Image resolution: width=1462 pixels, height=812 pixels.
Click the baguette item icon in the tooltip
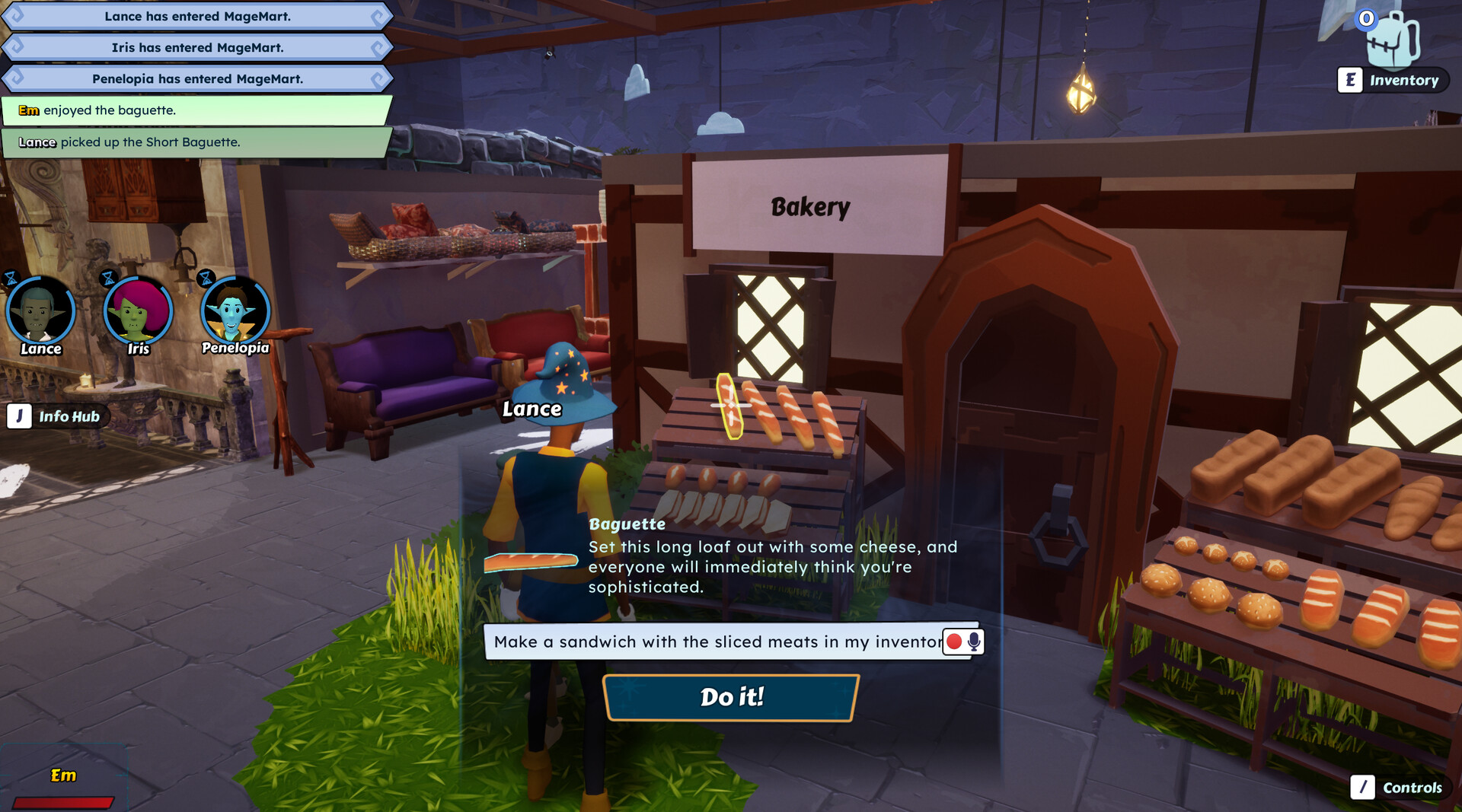pyautogui.click(x=531, y=562)
